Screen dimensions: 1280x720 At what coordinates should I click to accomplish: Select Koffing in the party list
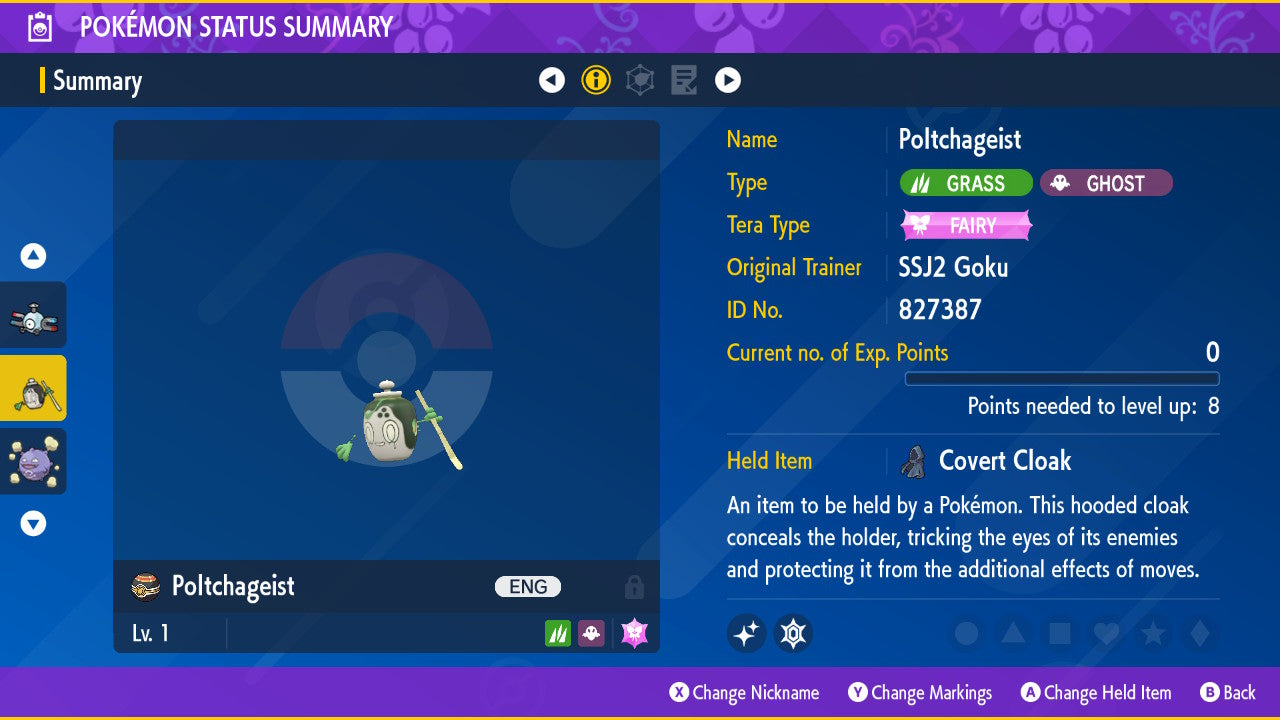pyautogui.click(x=34, y=461)
